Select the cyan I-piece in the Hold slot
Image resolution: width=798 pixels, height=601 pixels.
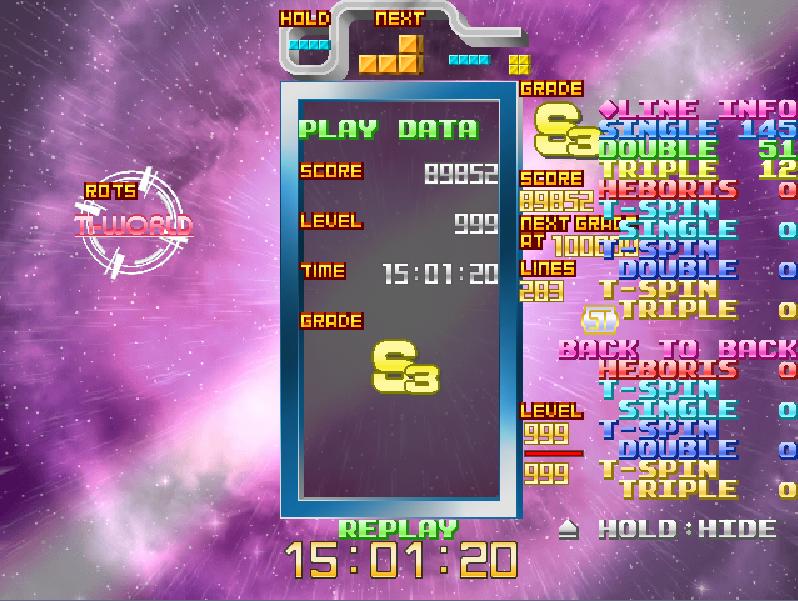point(309,45)
